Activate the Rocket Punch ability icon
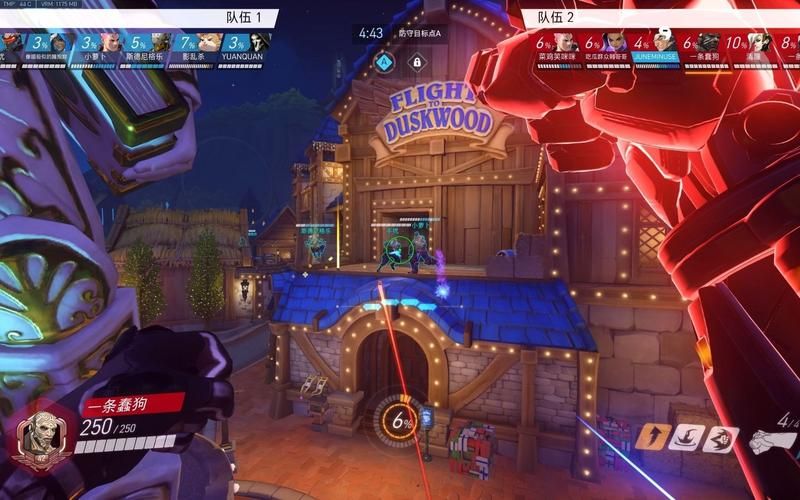The image size is (800, 500). coord(719,438)
